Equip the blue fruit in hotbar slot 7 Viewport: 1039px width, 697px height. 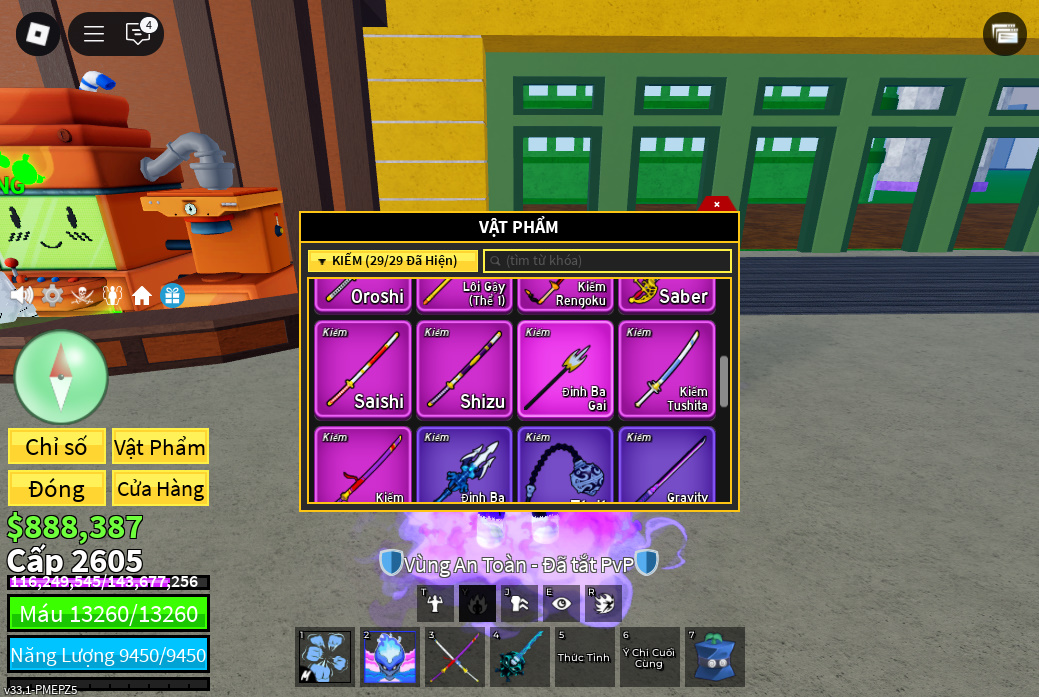714,657
